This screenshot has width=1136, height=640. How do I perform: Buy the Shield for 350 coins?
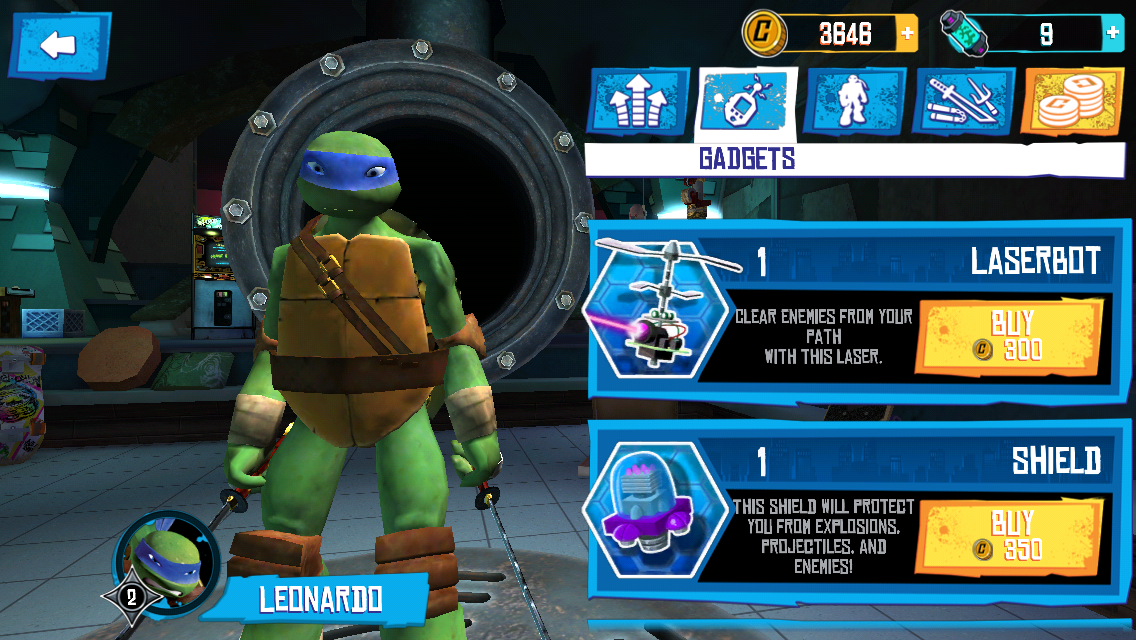[x=1014, y=536]
